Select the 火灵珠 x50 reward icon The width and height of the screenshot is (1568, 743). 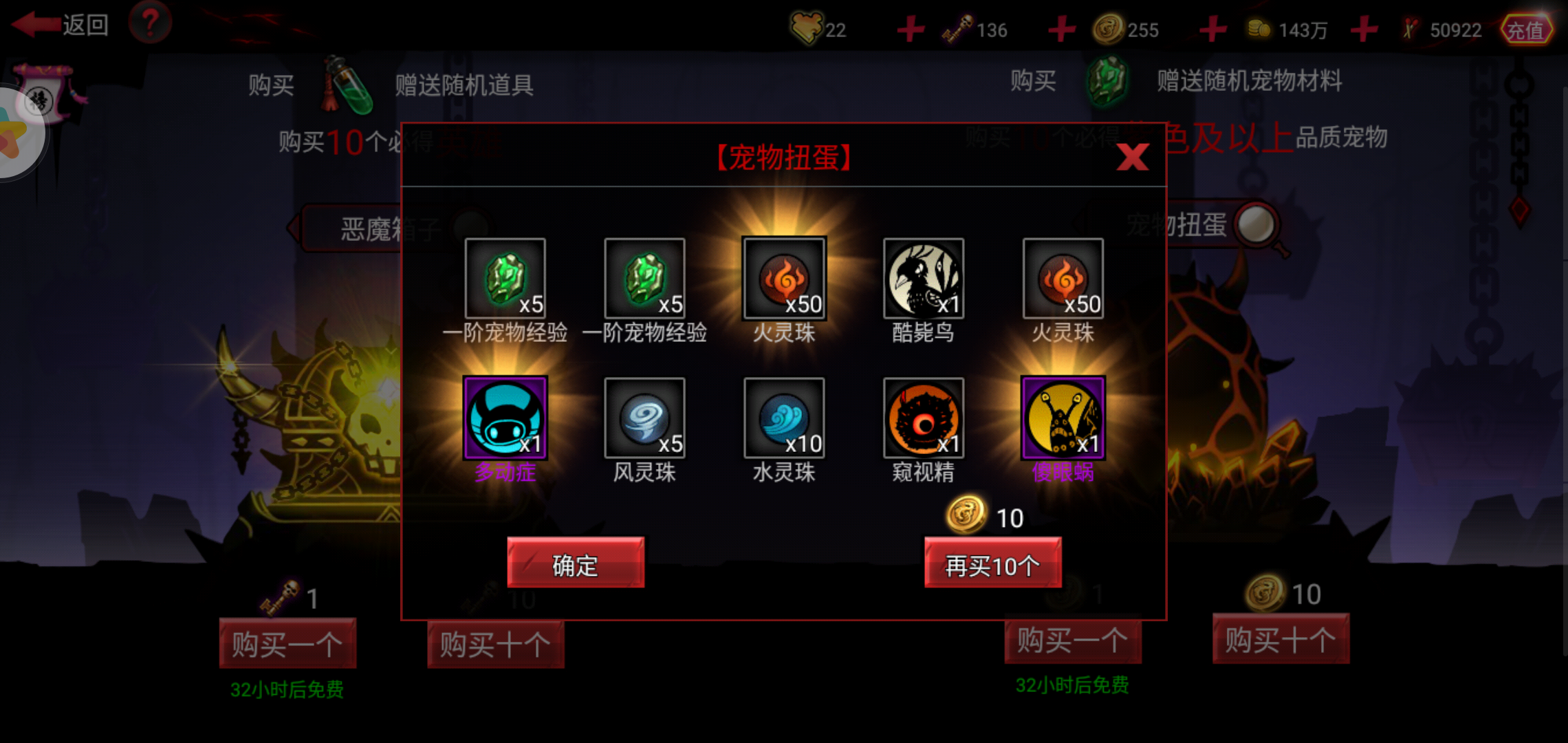783,280
